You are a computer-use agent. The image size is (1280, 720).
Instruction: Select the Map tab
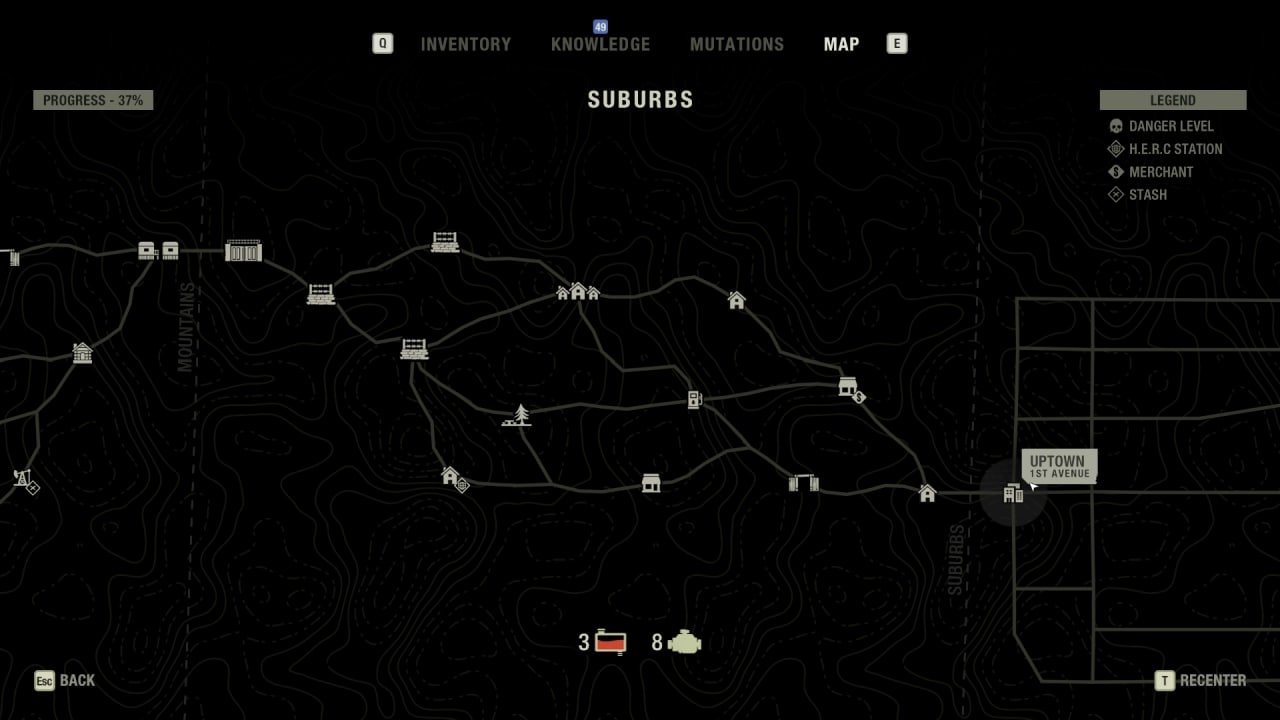click(841, 44)
